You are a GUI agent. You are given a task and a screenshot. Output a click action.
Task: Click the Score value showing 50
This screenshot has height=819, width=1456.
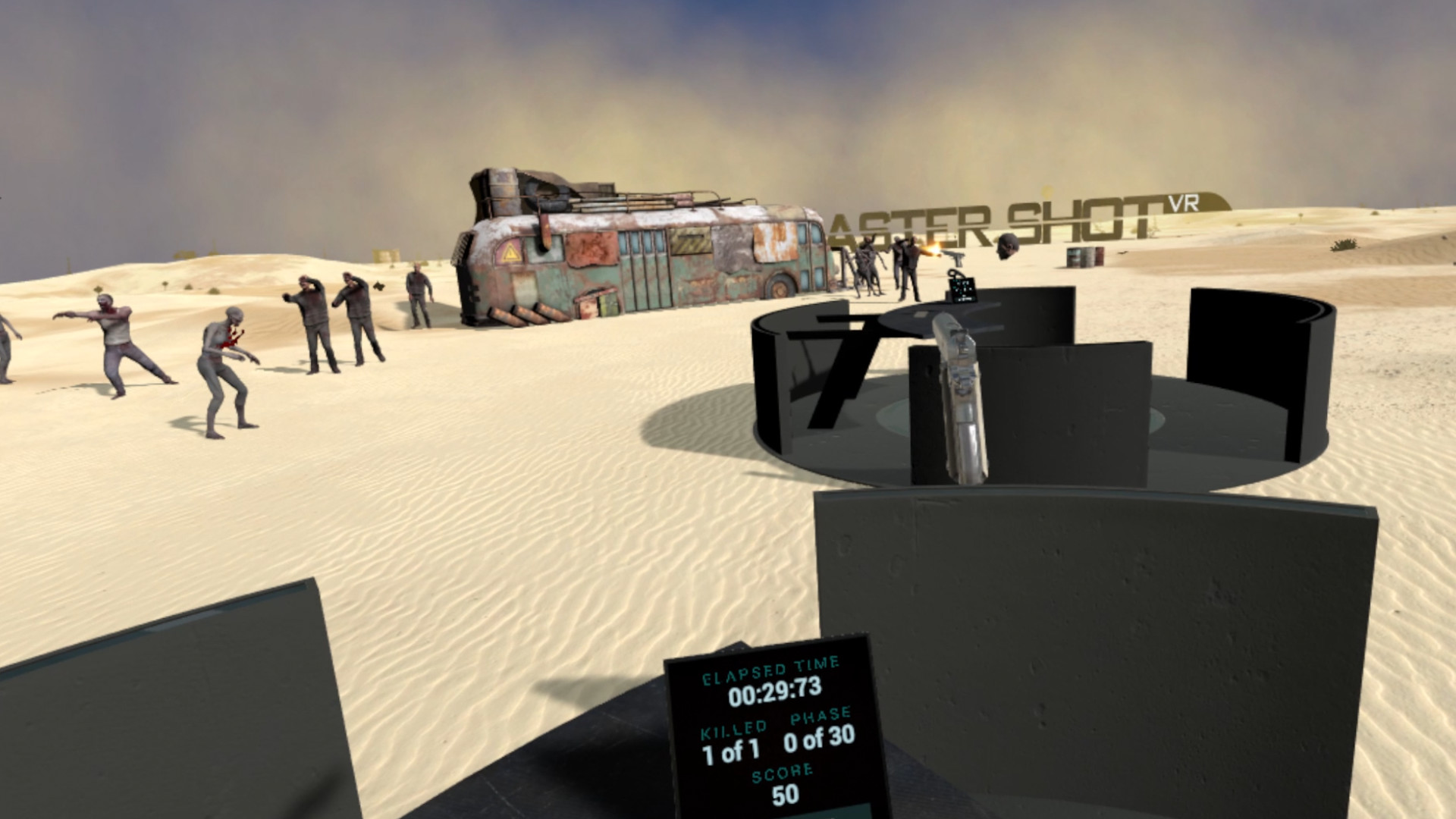tap(786, 793)
